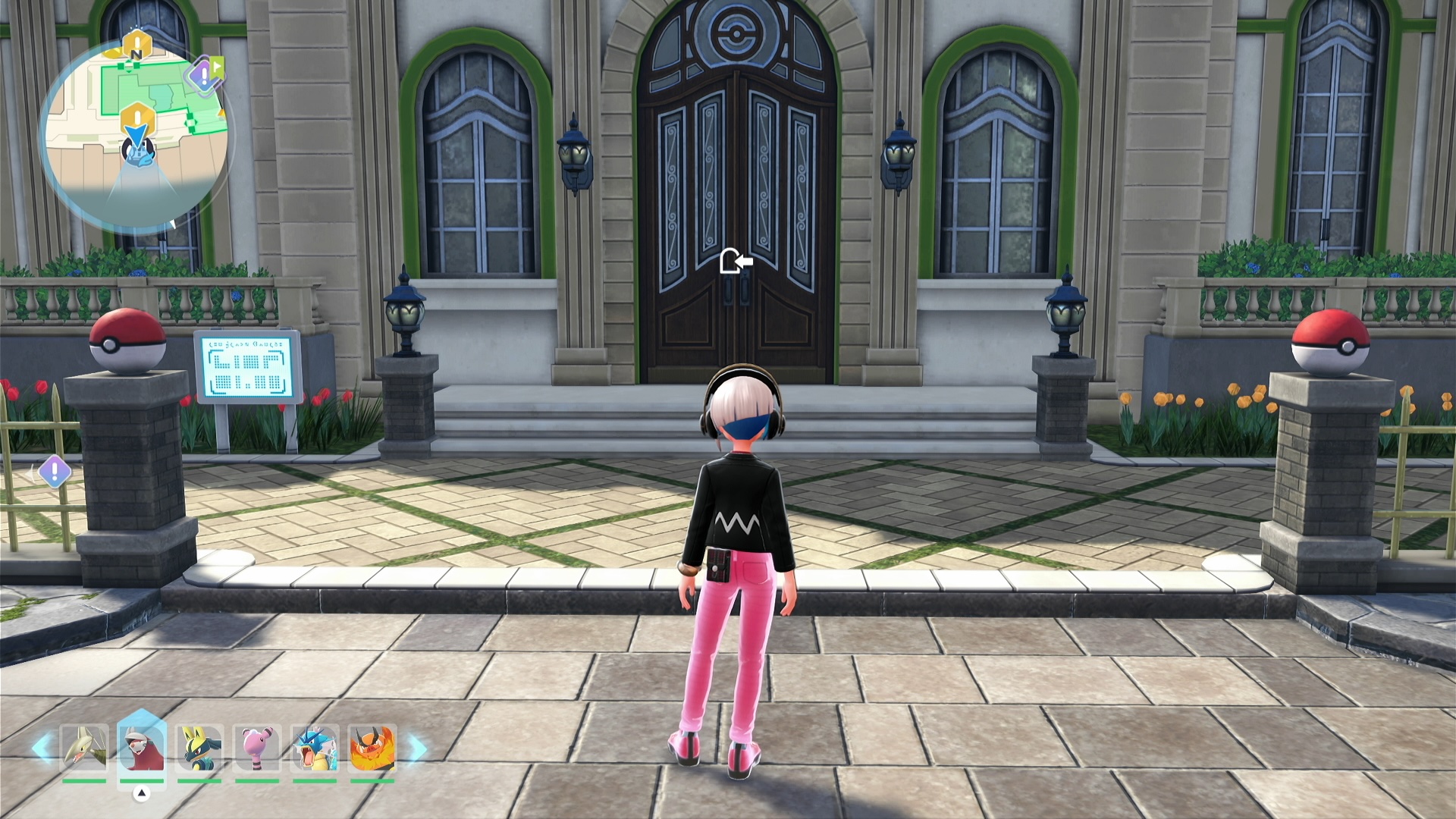1456x819 pixels.
Task: Select the purple flagged quest marker on minimap
Action: coord(204,74)
